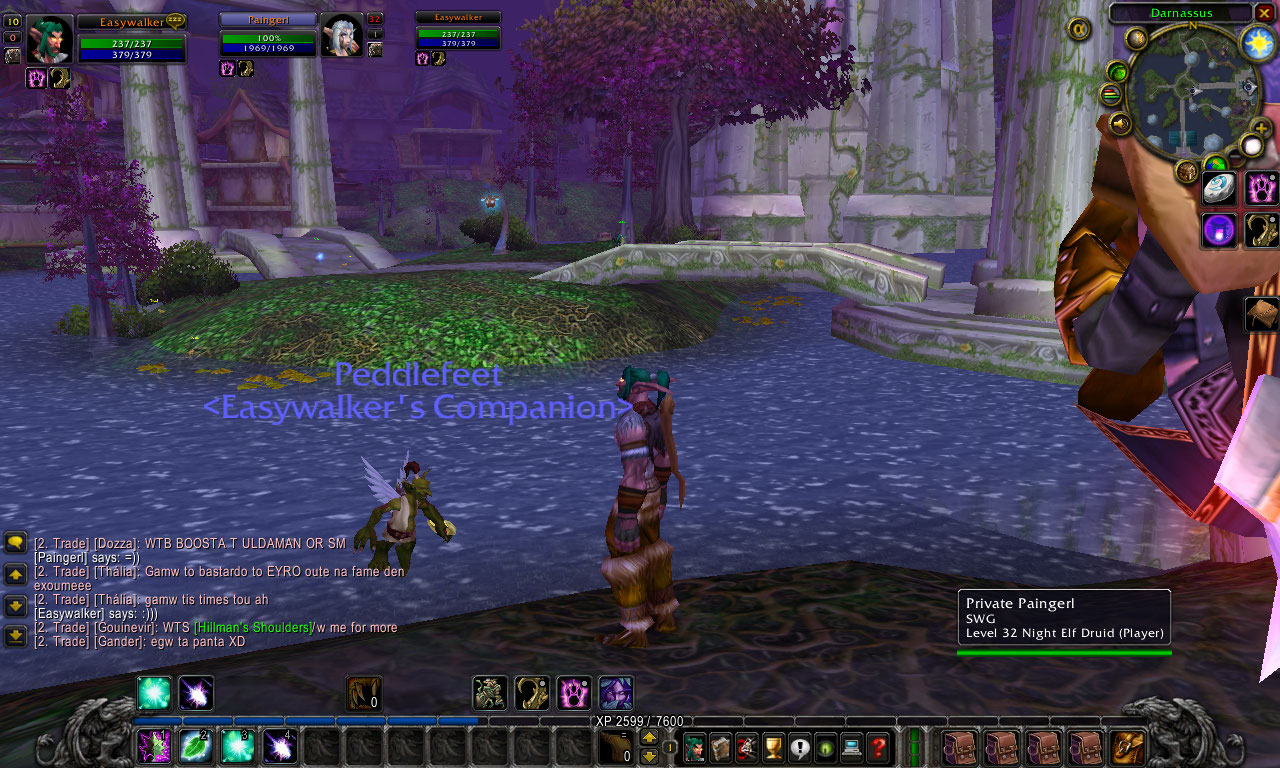Close the Darnassus minimap with the X
This screenshot has height=768, width=1280.
pos(1264,13)
